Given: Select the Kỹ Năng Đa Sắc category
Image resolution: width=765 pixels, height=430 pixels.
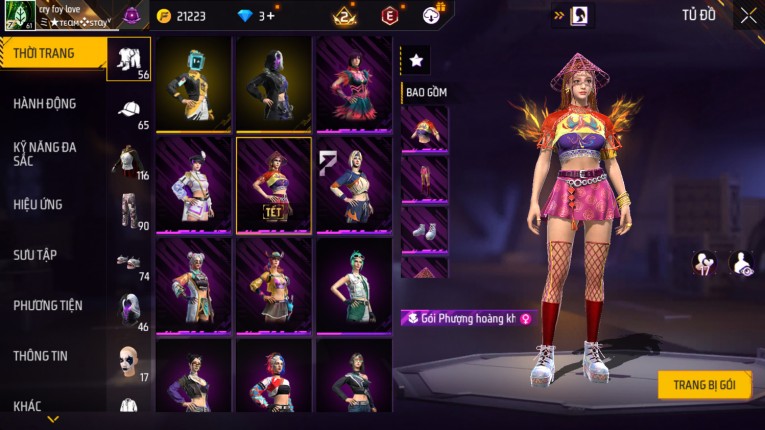Looking at the screenshot, I should pos(45,153).
